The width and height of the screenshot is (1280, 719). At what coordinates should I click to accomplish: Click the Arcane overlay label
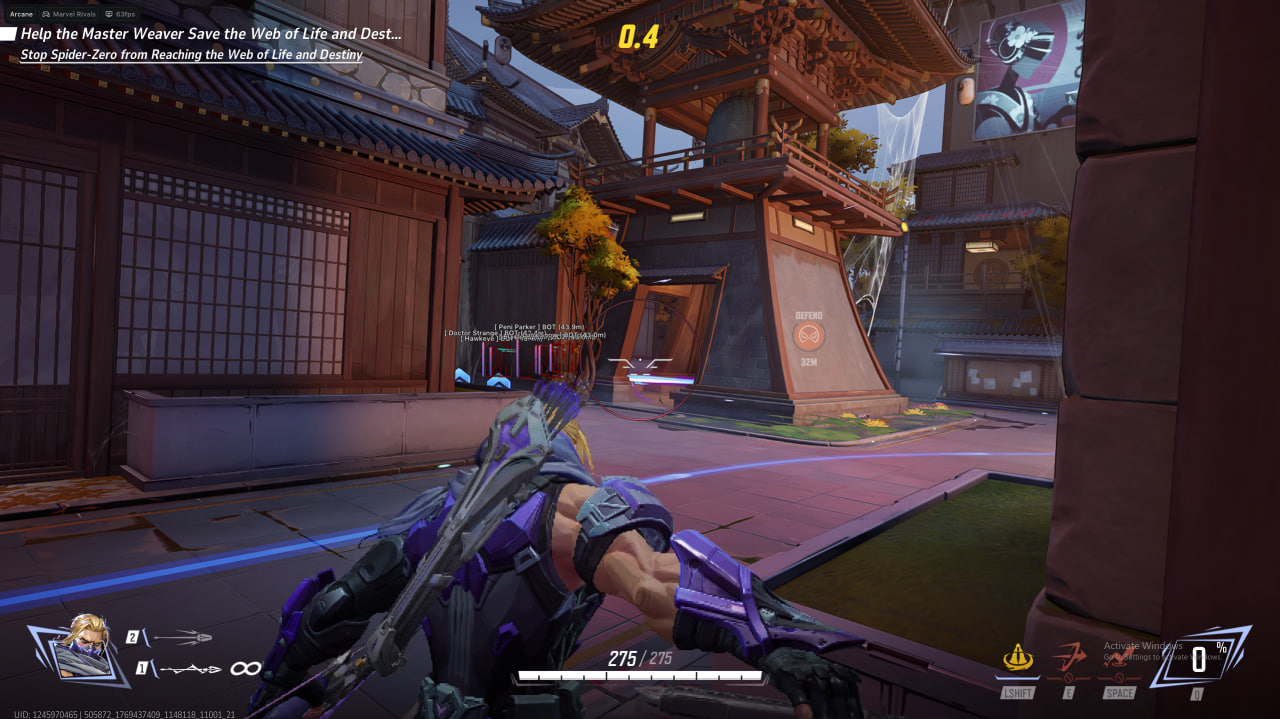click(21, 15)
